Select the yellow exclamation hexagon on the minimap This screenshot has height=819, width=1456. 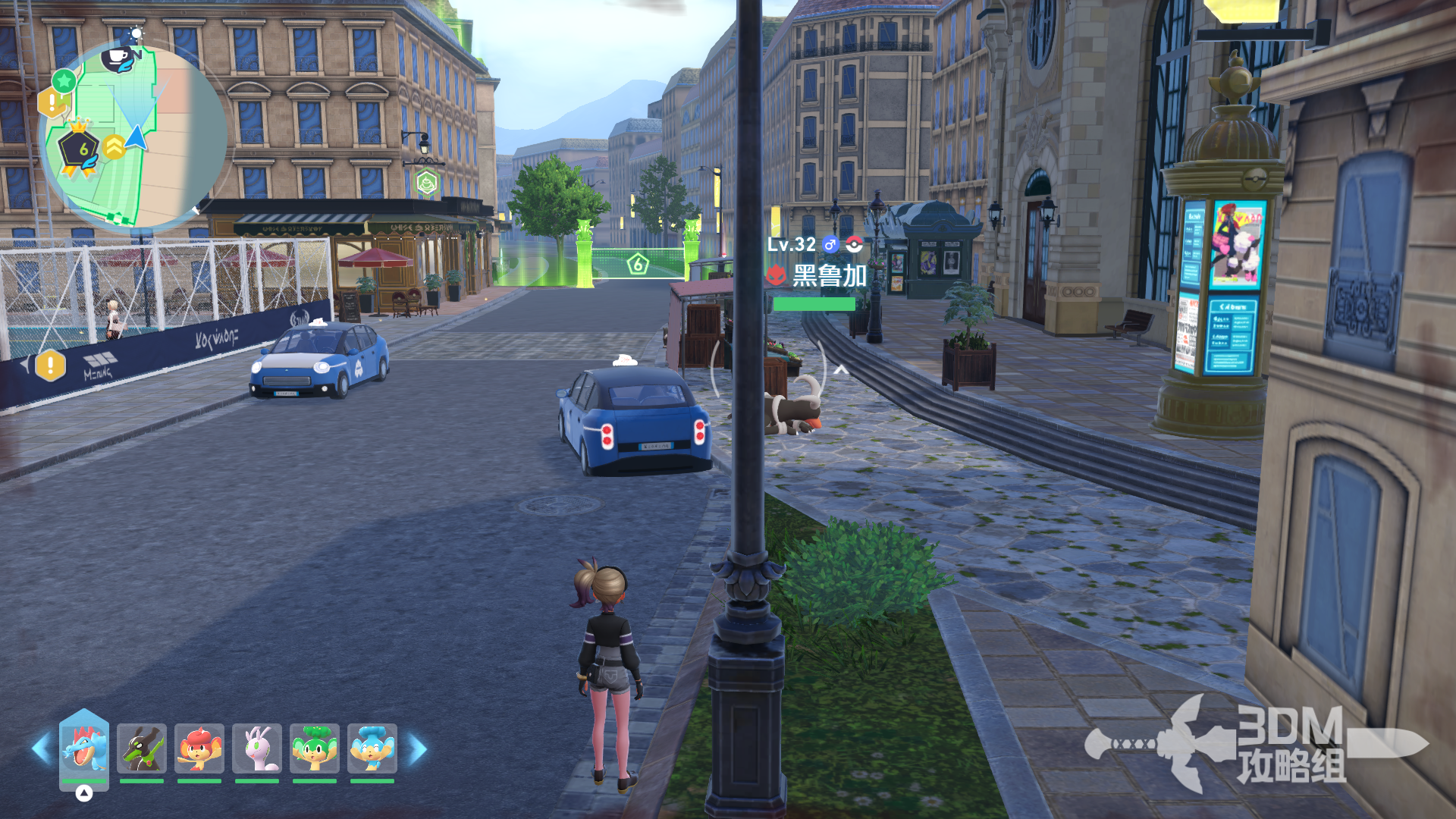(50, 101)
